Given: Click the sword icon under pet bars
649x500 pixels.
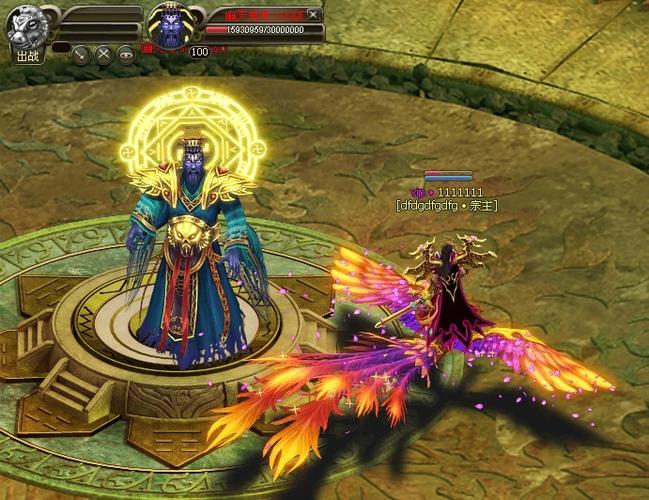Looking at the screenshot, I should coord(81,54).
